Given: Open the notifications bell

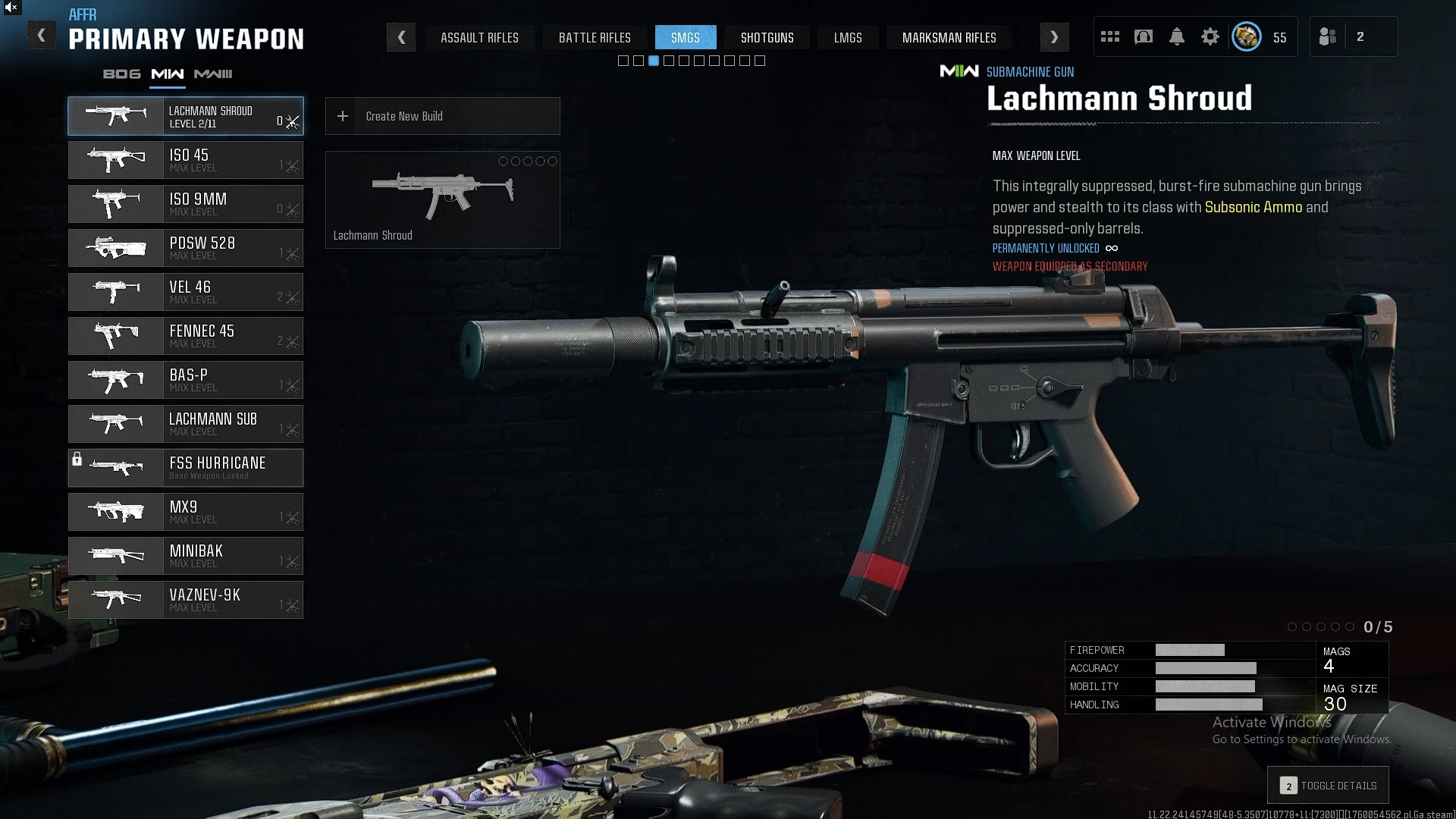Looking at the screenshot, I should [x=1177, y=36].
